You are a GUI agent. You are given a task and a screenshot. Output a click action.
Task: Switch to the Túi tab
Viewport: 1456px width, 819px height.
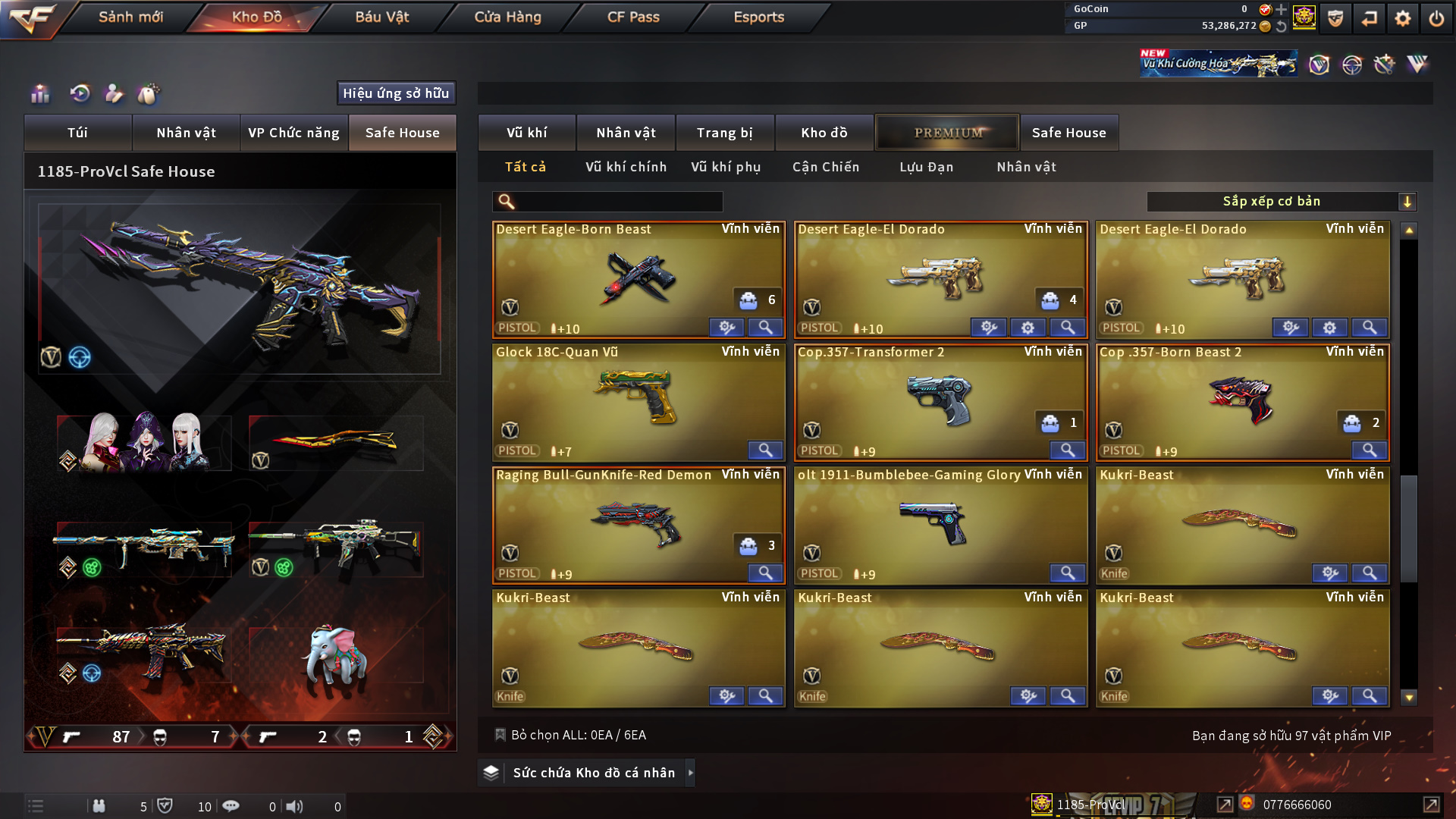(x=77, y=133)
